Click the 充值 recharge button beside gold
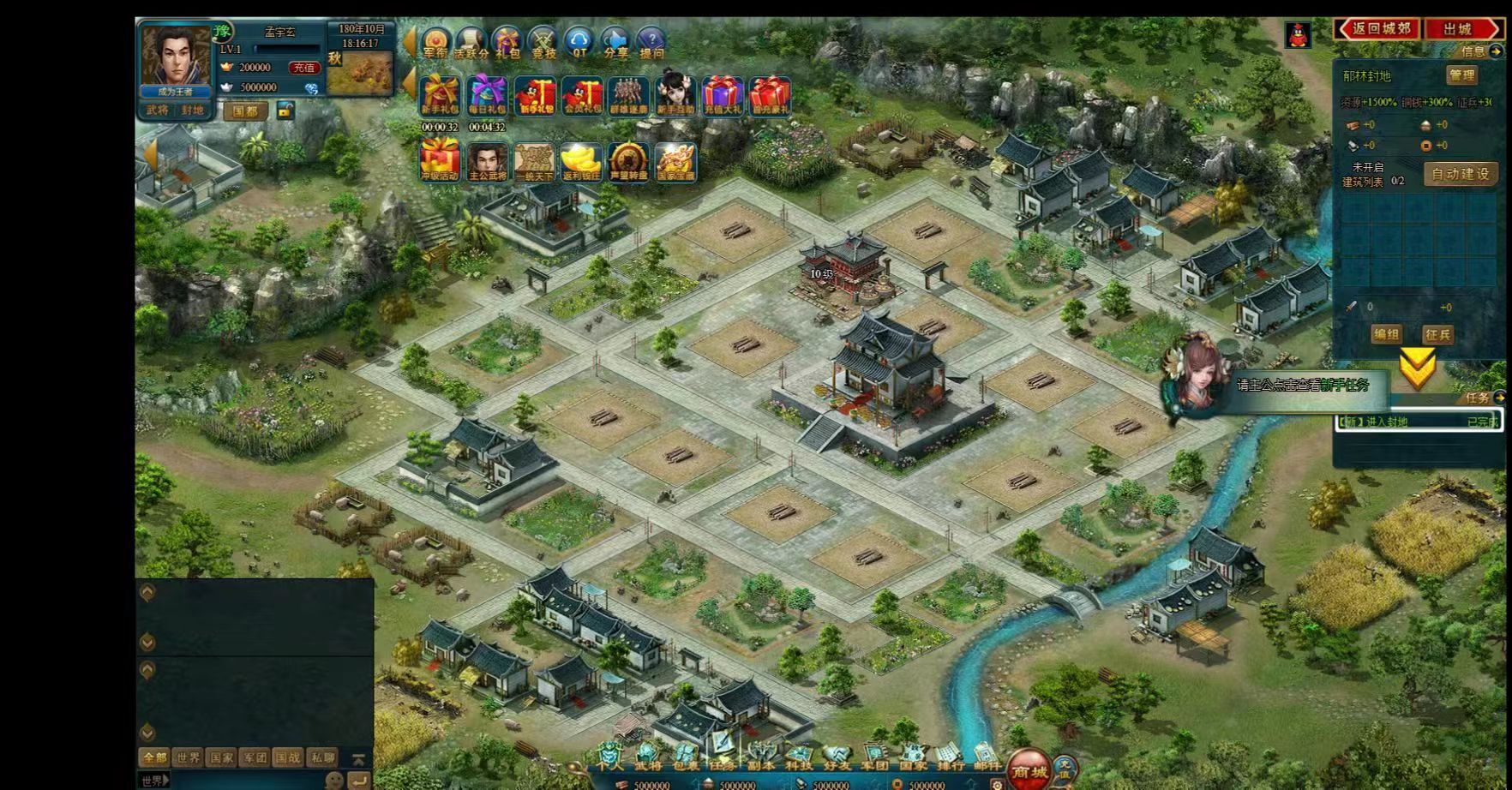 pyautogui.click(x=304, y=68)
